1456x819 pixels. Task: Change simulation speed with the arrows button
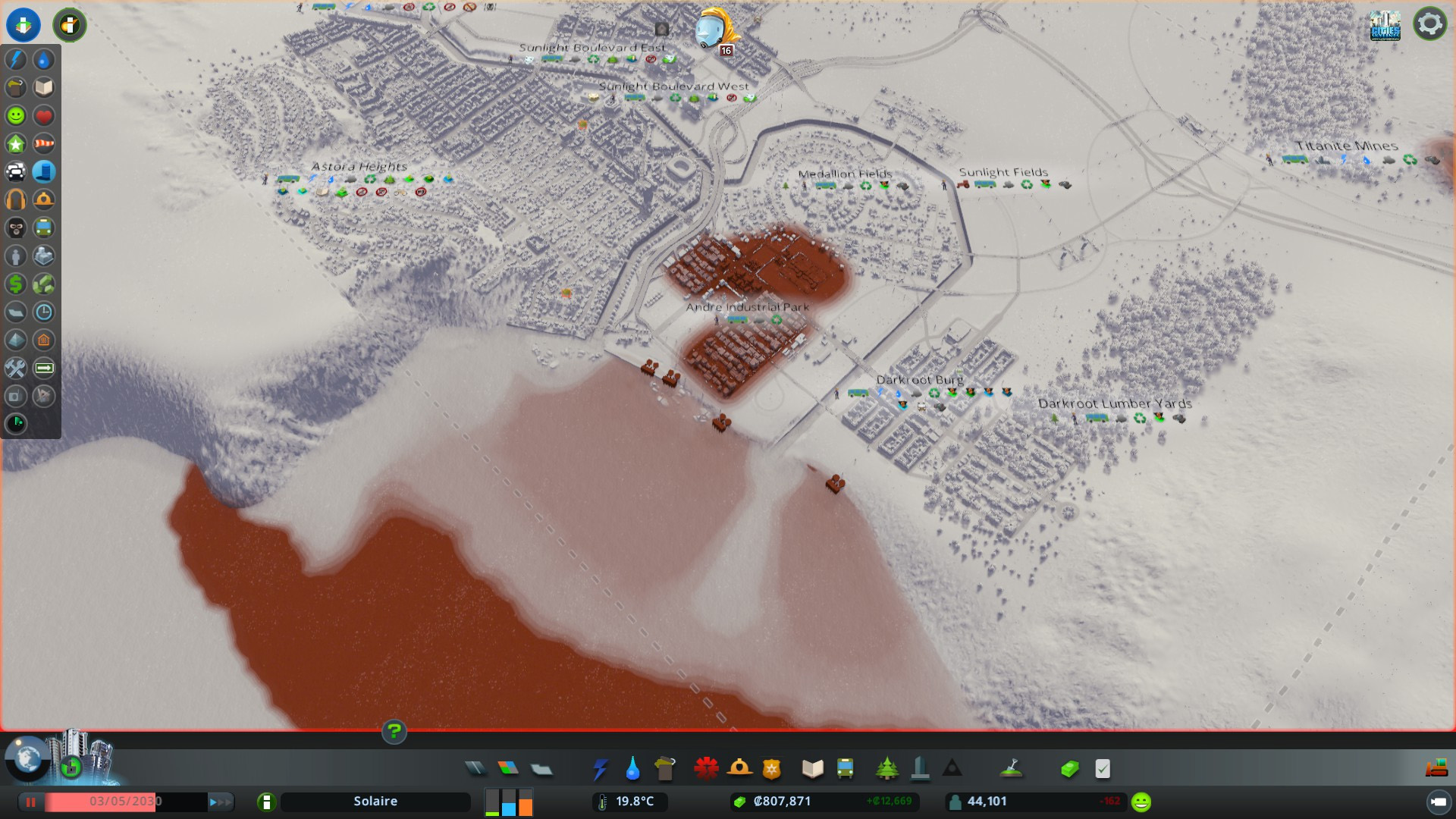coord(220,802)
